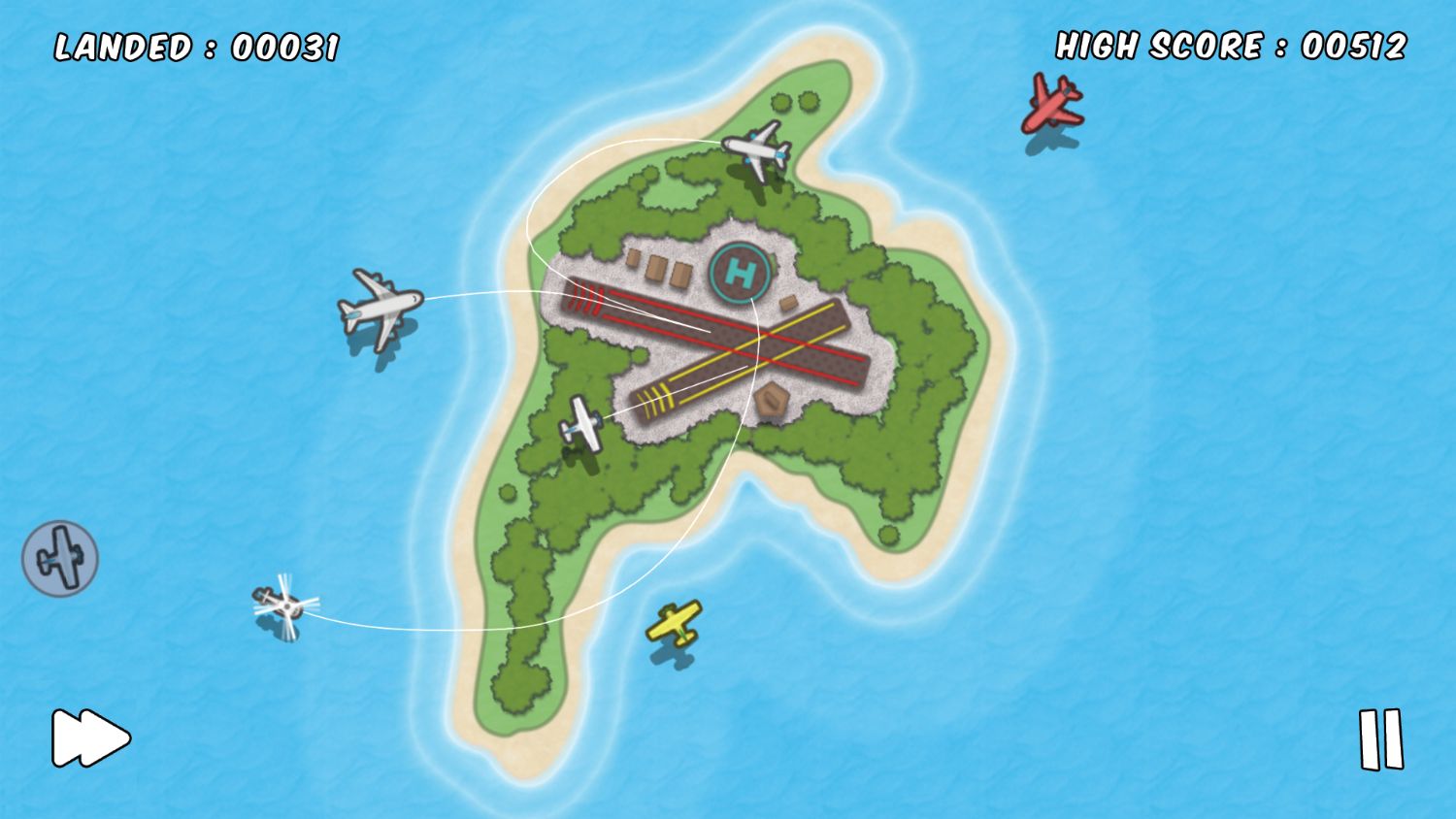Tap the pentagon-shaped control building
Image resolution: width=1456 pixels, height=819 pixels.
coord(770,400)
